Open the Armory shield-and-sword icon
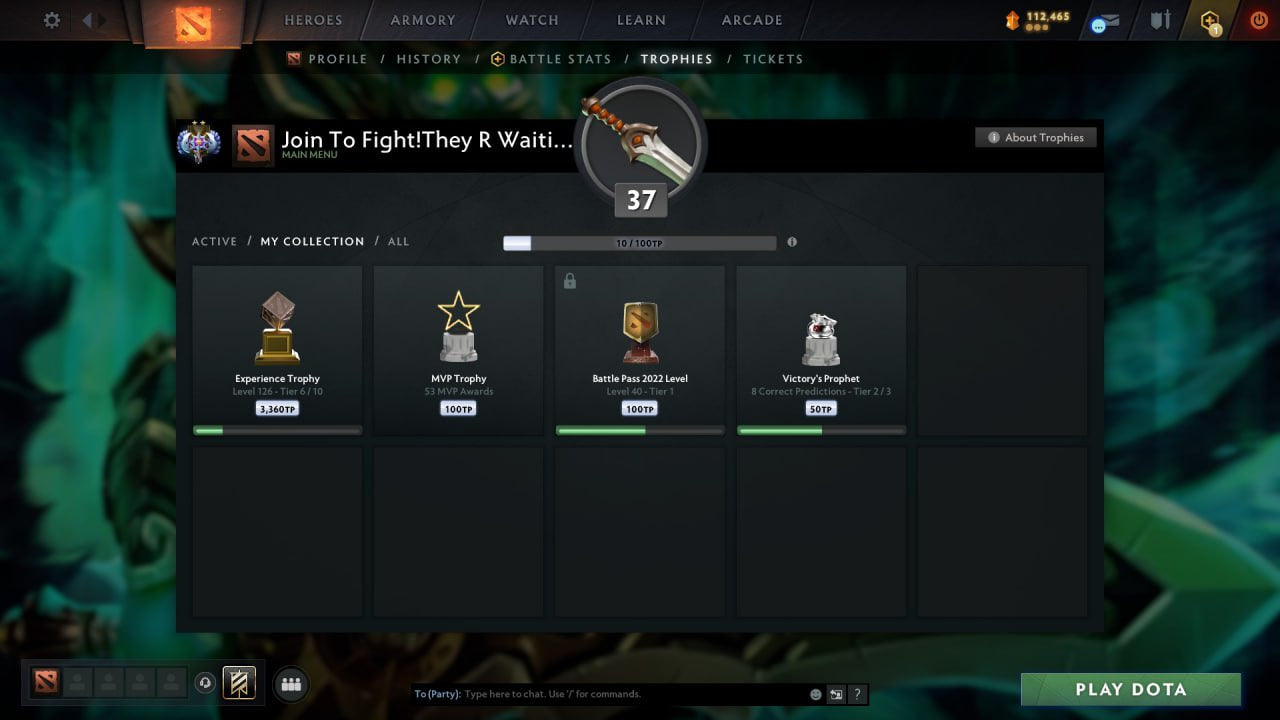Image resolution: width=1280 pixels, height=720 pixels. (x=1160, y=19)
